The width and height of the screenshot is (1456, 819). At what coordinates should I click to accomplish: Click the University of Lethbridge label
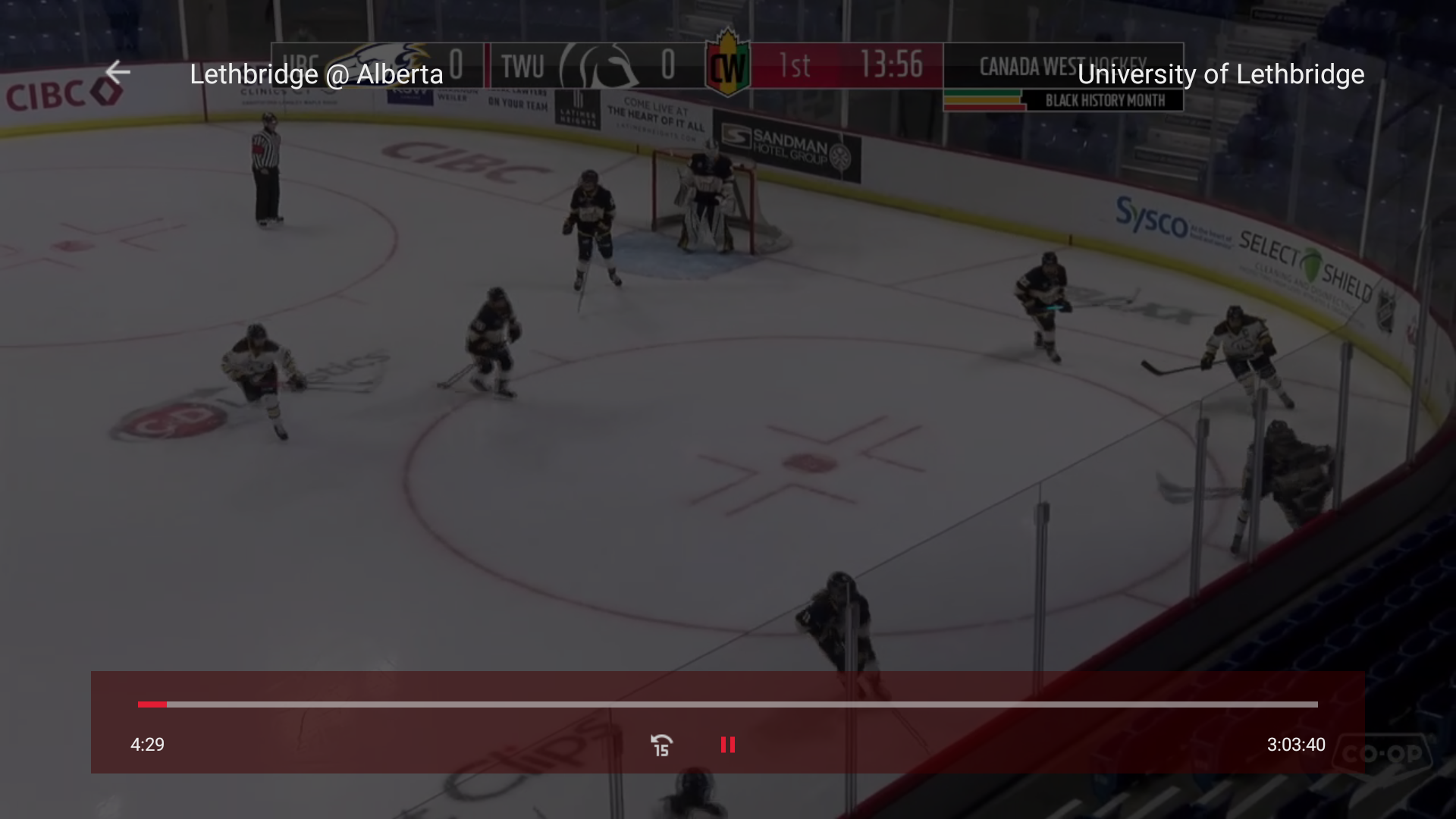(1222, 74)
